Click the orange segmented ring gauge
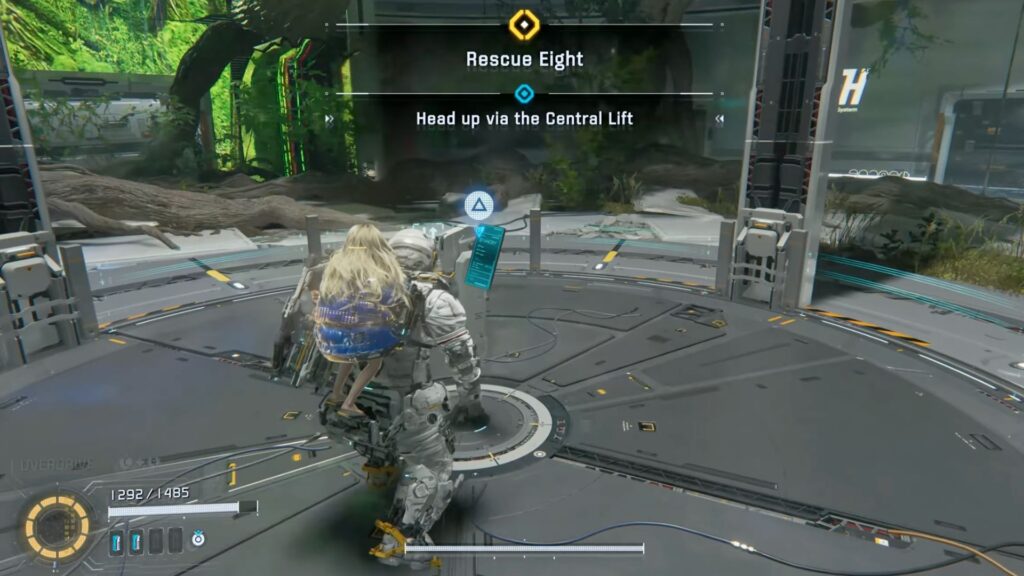1024x576 pixels. [57, 526]
